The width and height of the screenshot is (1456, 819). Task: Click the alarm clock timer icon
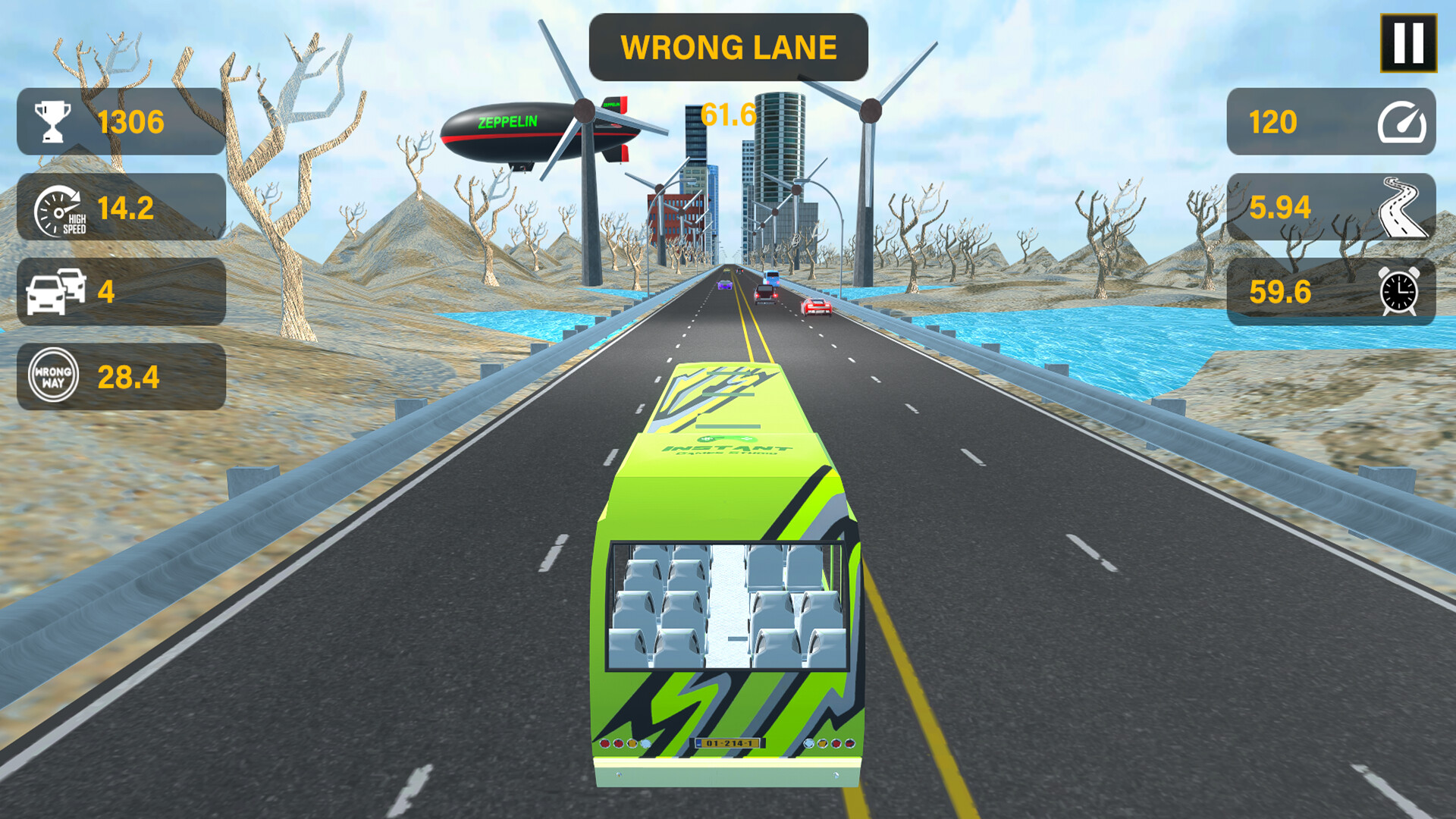(x=1400, y=293)
